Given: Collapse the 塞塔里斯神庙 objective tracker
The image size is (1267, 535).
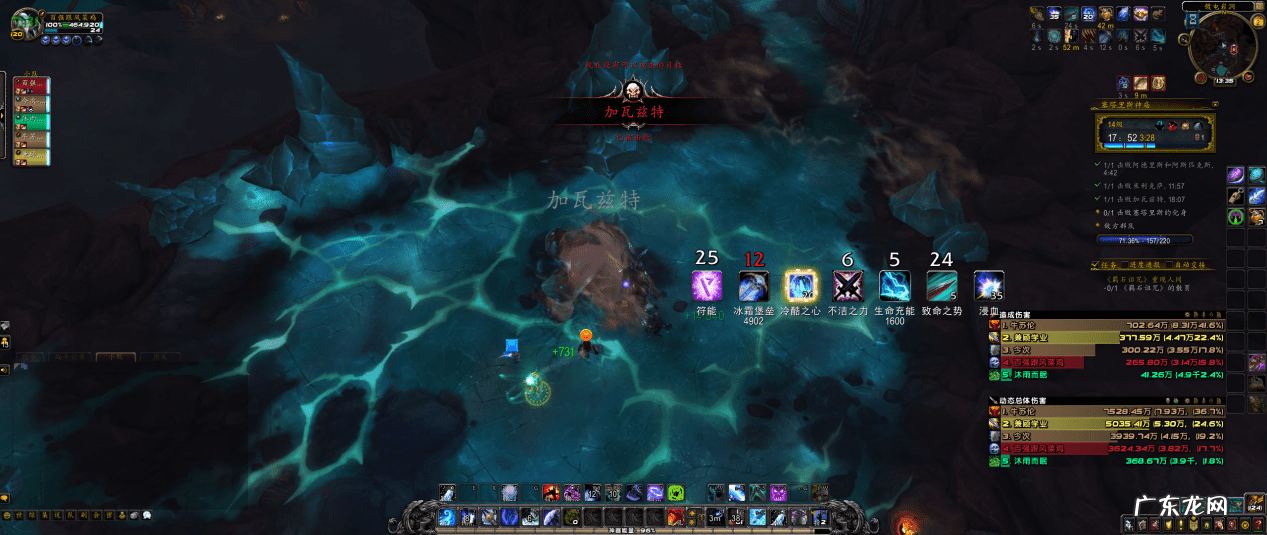Looking at the screenshot, I should [x=1214, y=104].
